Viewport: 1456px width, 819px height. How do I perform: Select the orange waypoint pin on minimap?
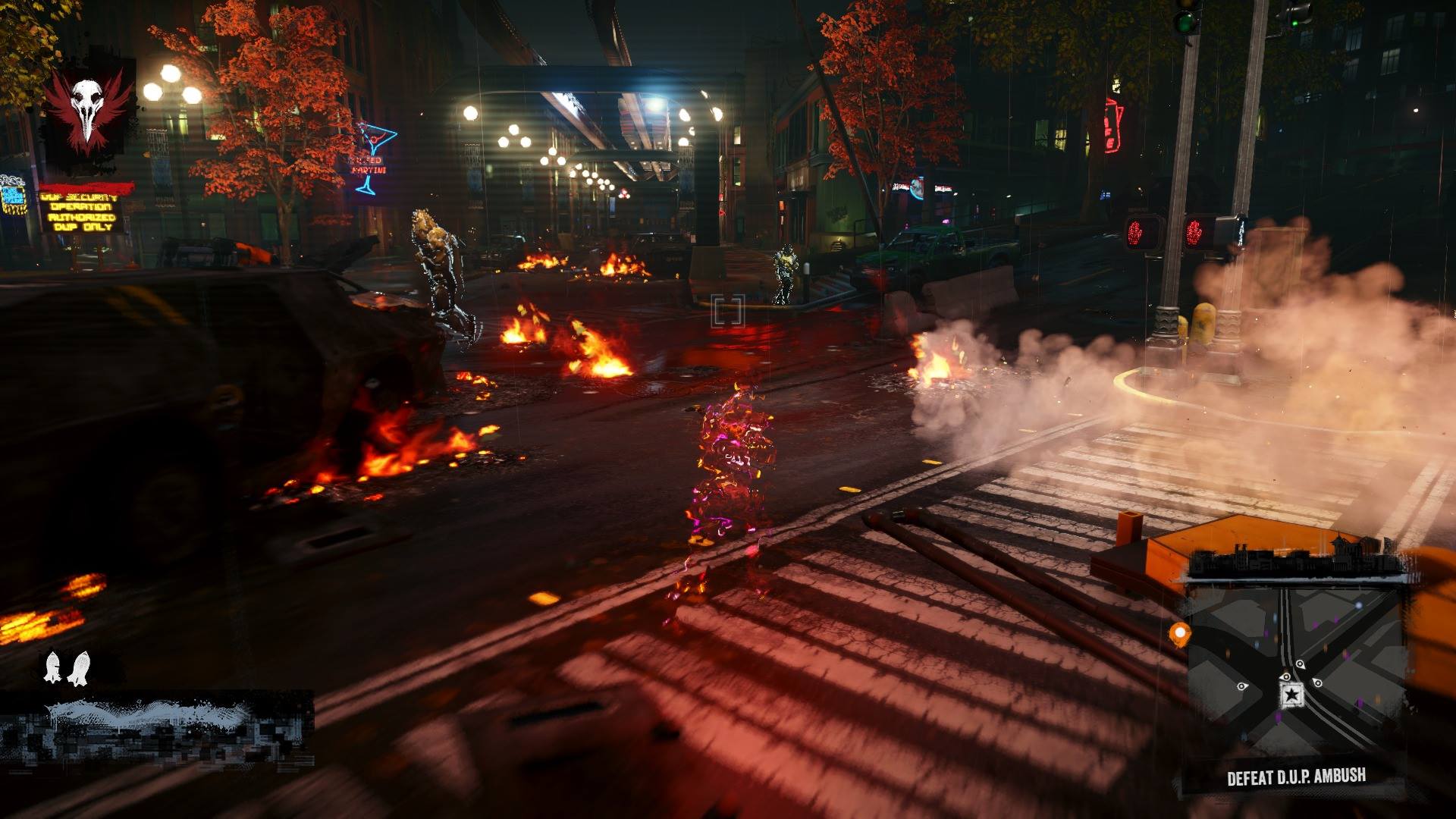(x=1179, y=633)
